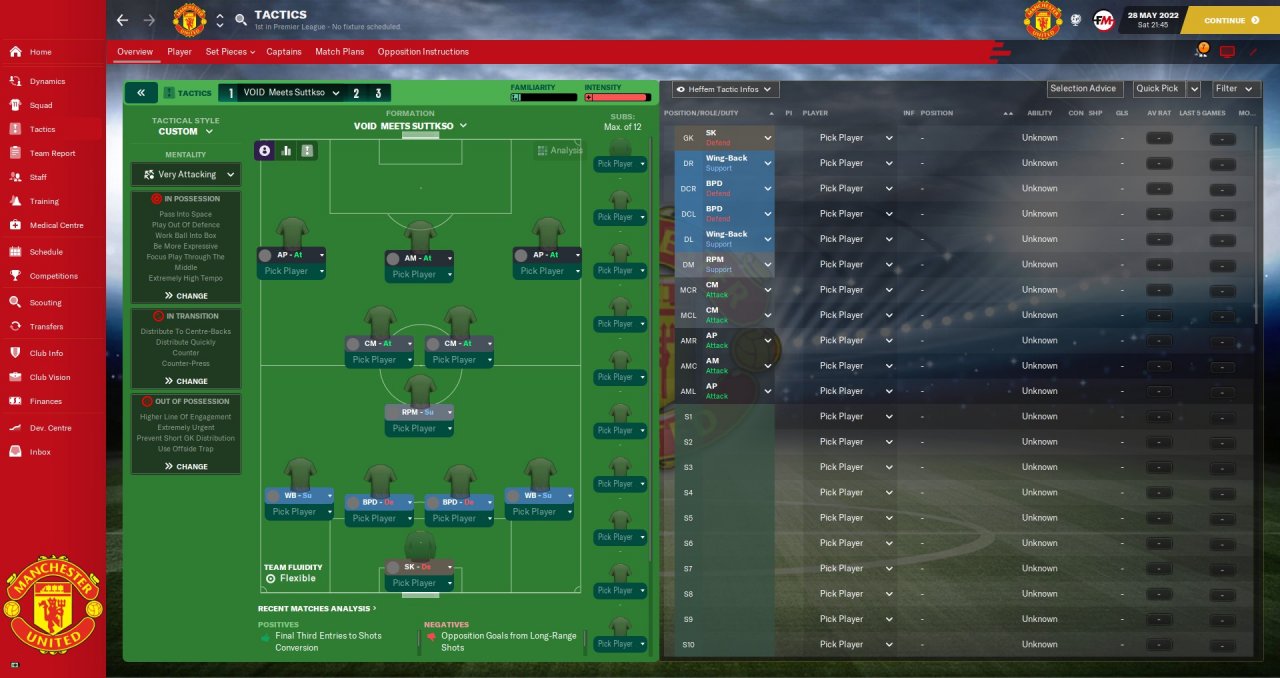The height and width of the screenshot is (678, 1280).
Task: Open the Filter dropdown
Action: click(1235, 89)
